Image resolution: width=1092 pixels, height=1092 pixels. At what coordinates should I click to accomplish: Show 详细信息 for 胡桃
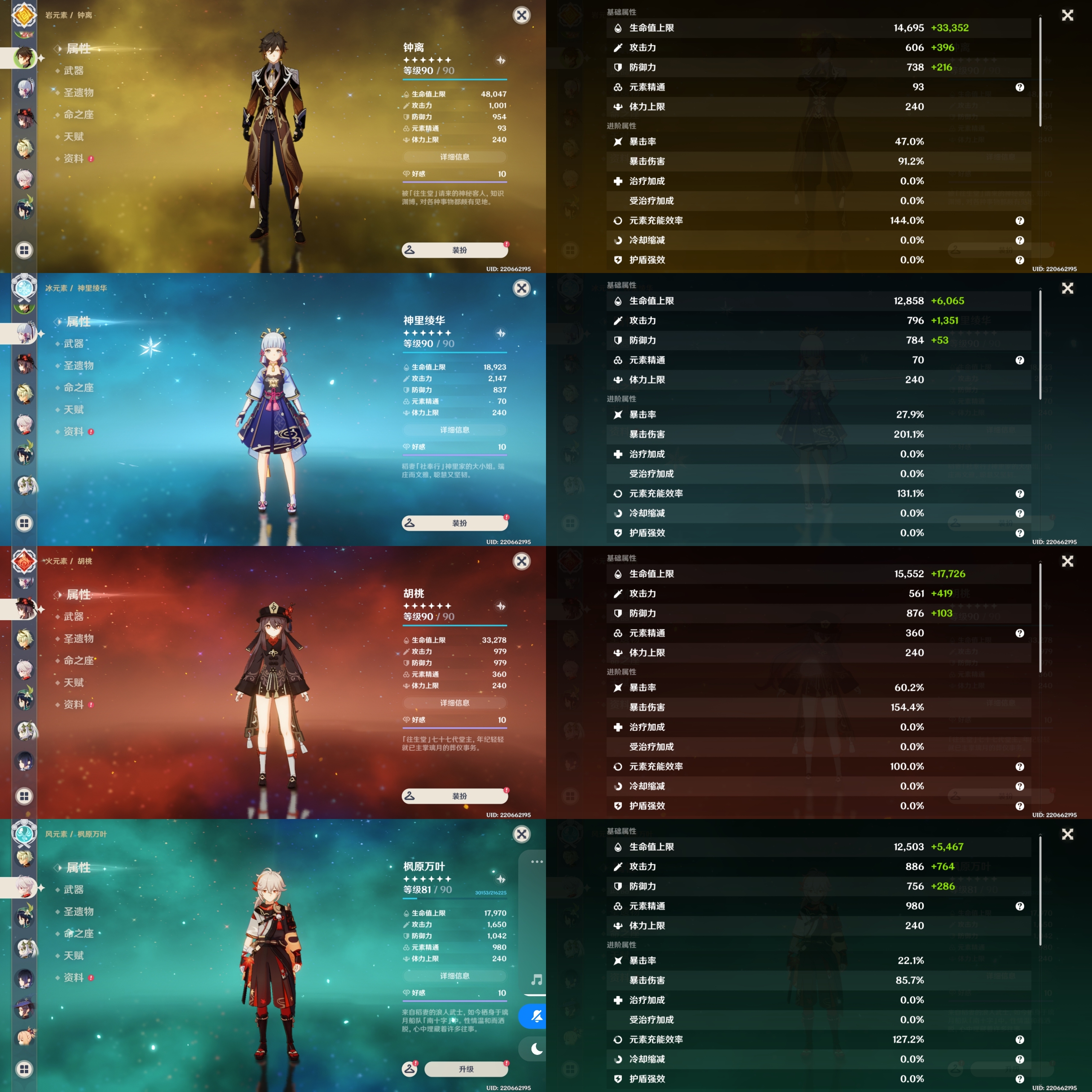coord(454,703)
